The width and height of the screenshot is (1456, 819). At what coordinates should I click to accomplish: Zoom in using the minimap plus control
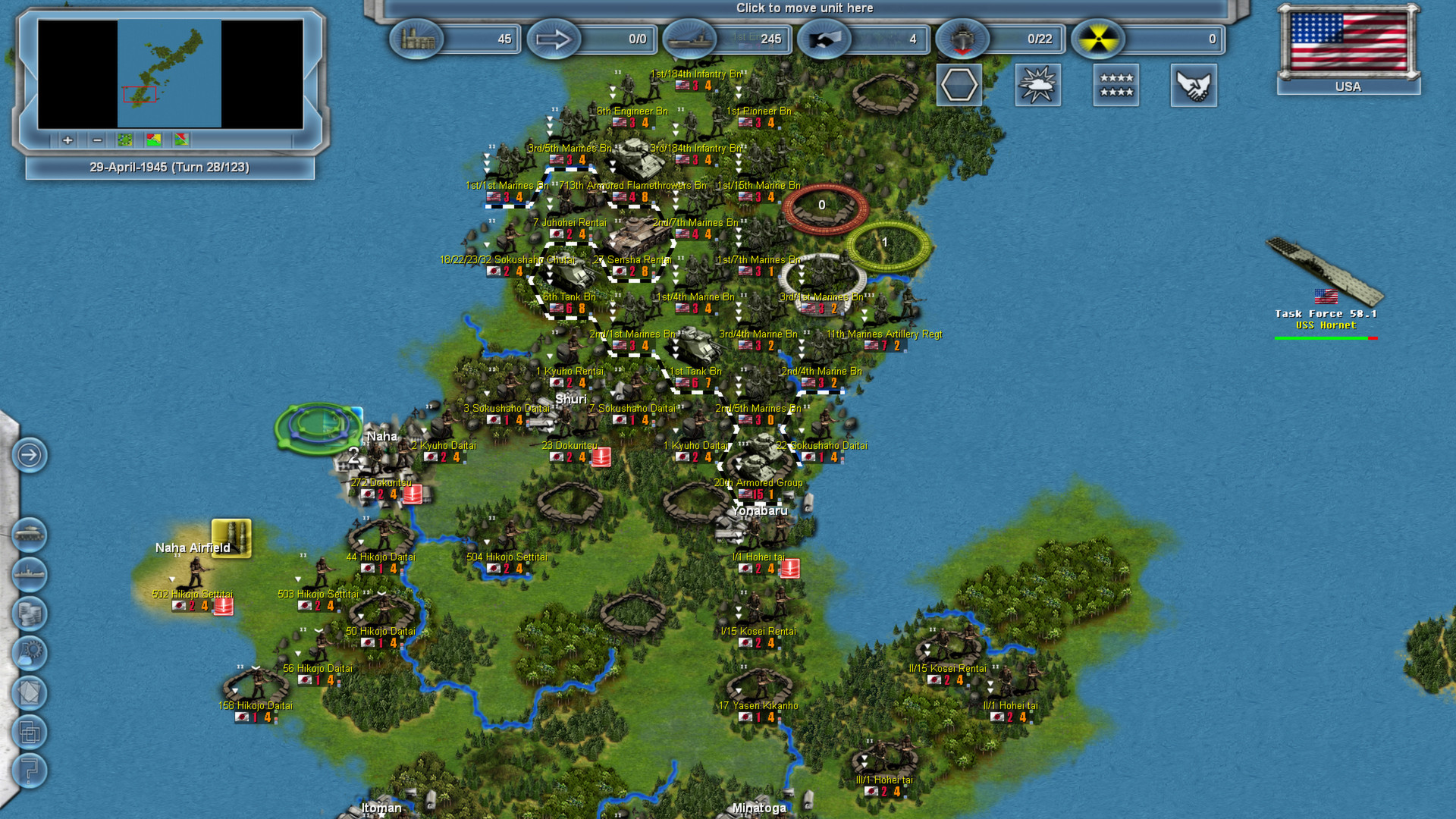67,140
